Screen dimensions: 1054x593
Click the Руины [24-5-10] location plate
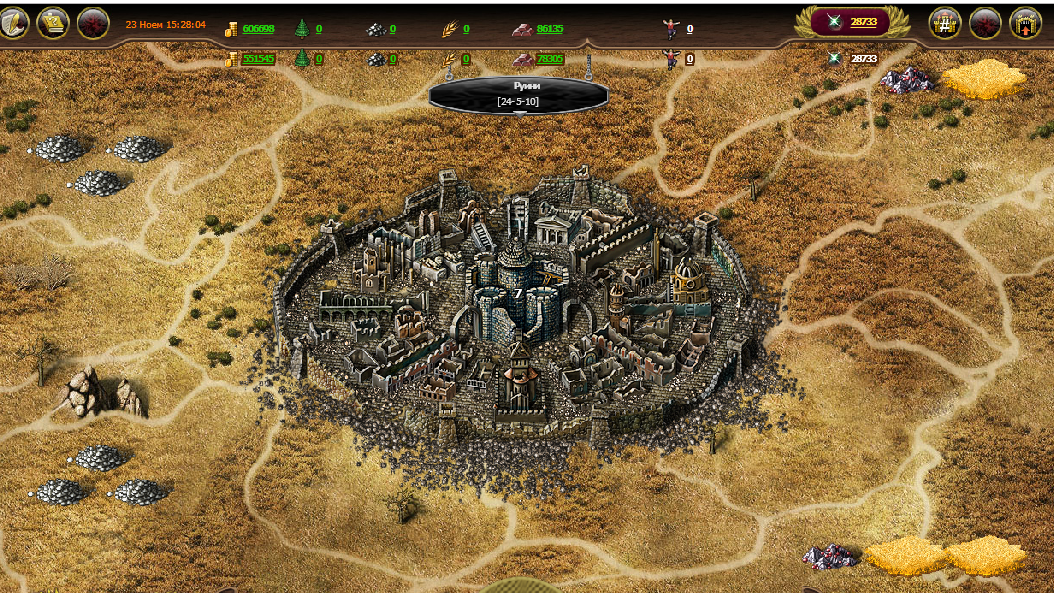519,96
